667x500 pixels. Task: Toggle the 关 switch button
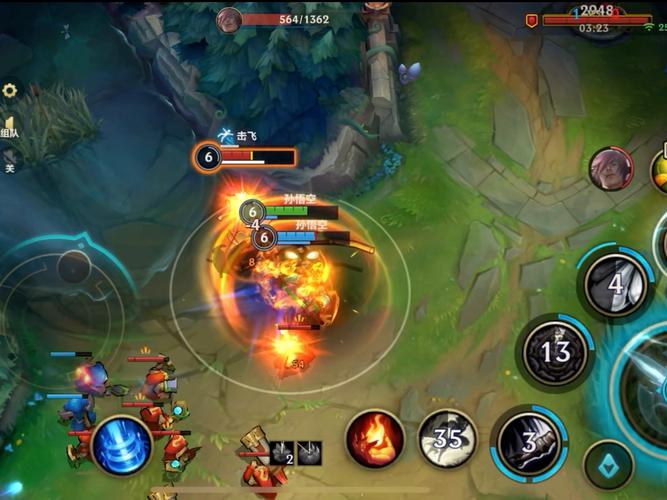point(9,167)
